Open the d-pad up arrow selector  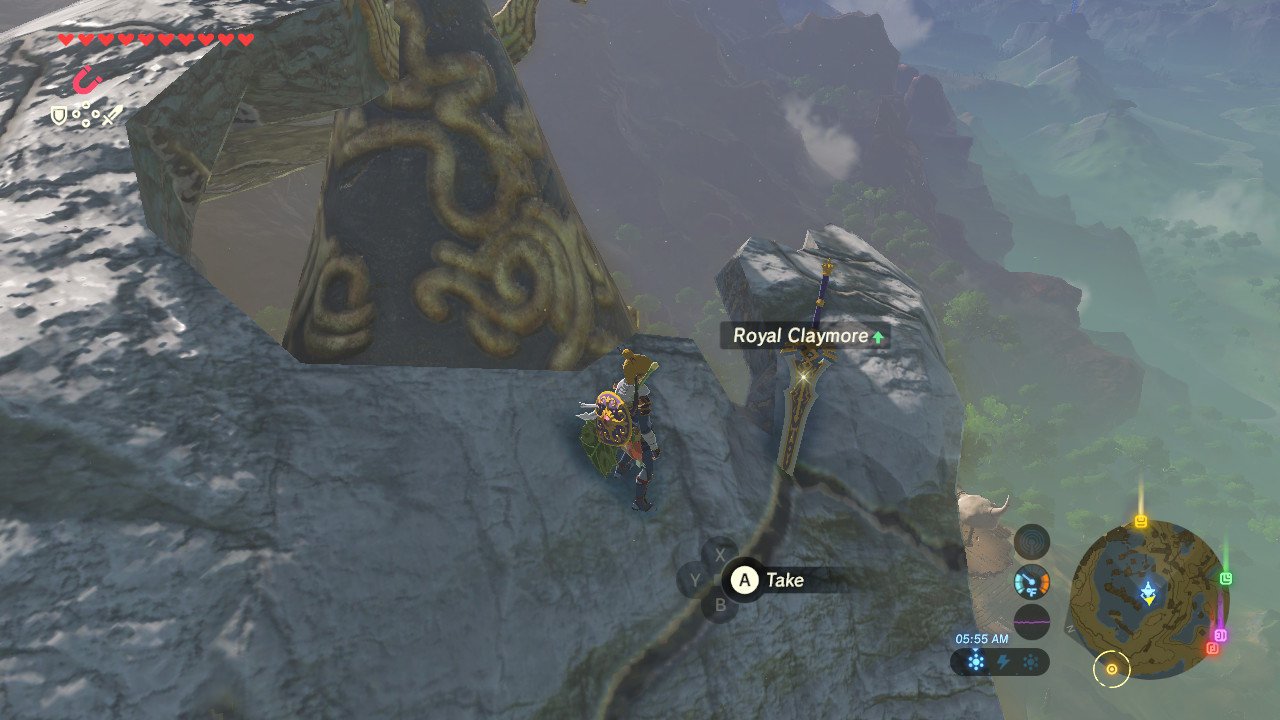click(86, 103)
